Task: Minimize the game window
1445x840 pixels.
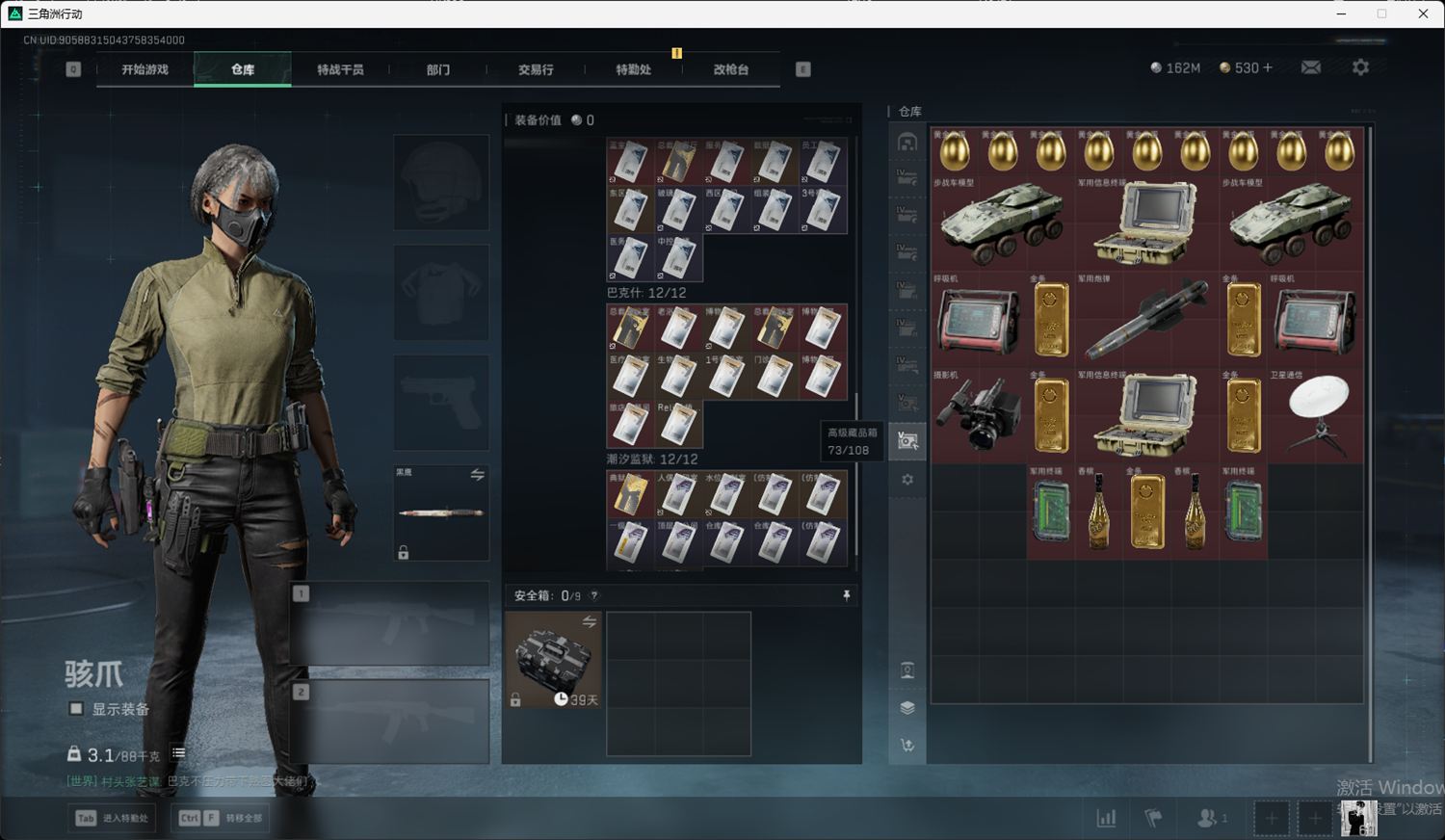Action: tap(1342, 13)
